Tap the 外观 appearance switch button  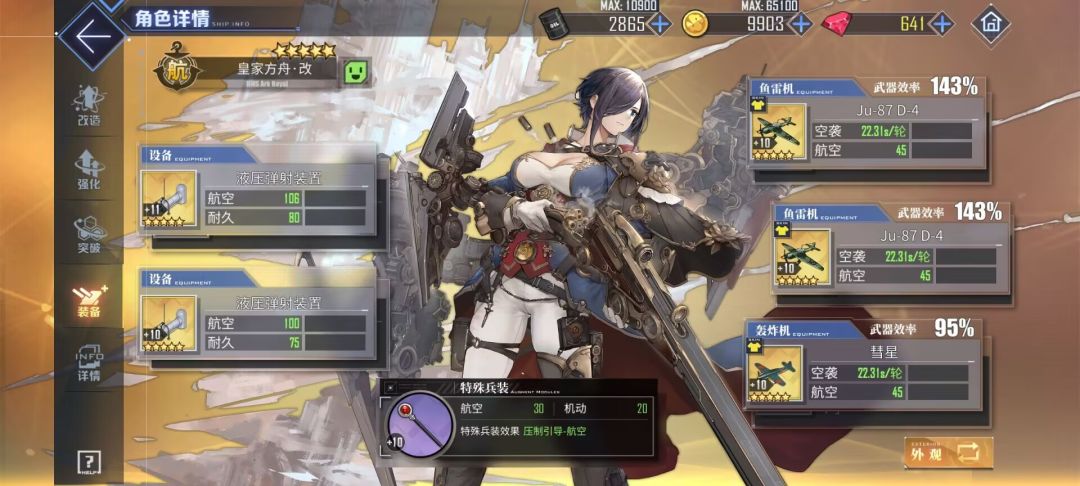point(949,452)
